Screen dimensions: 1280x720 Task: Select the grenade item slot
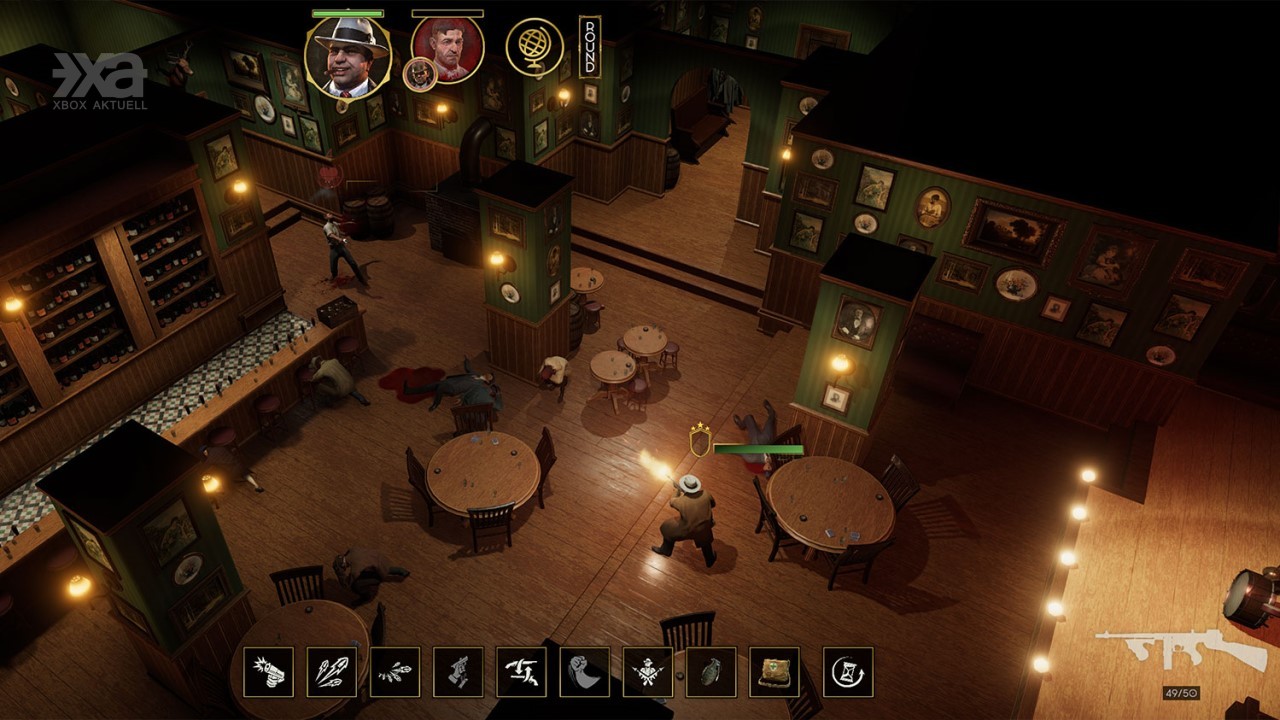(x=711, y=672)
